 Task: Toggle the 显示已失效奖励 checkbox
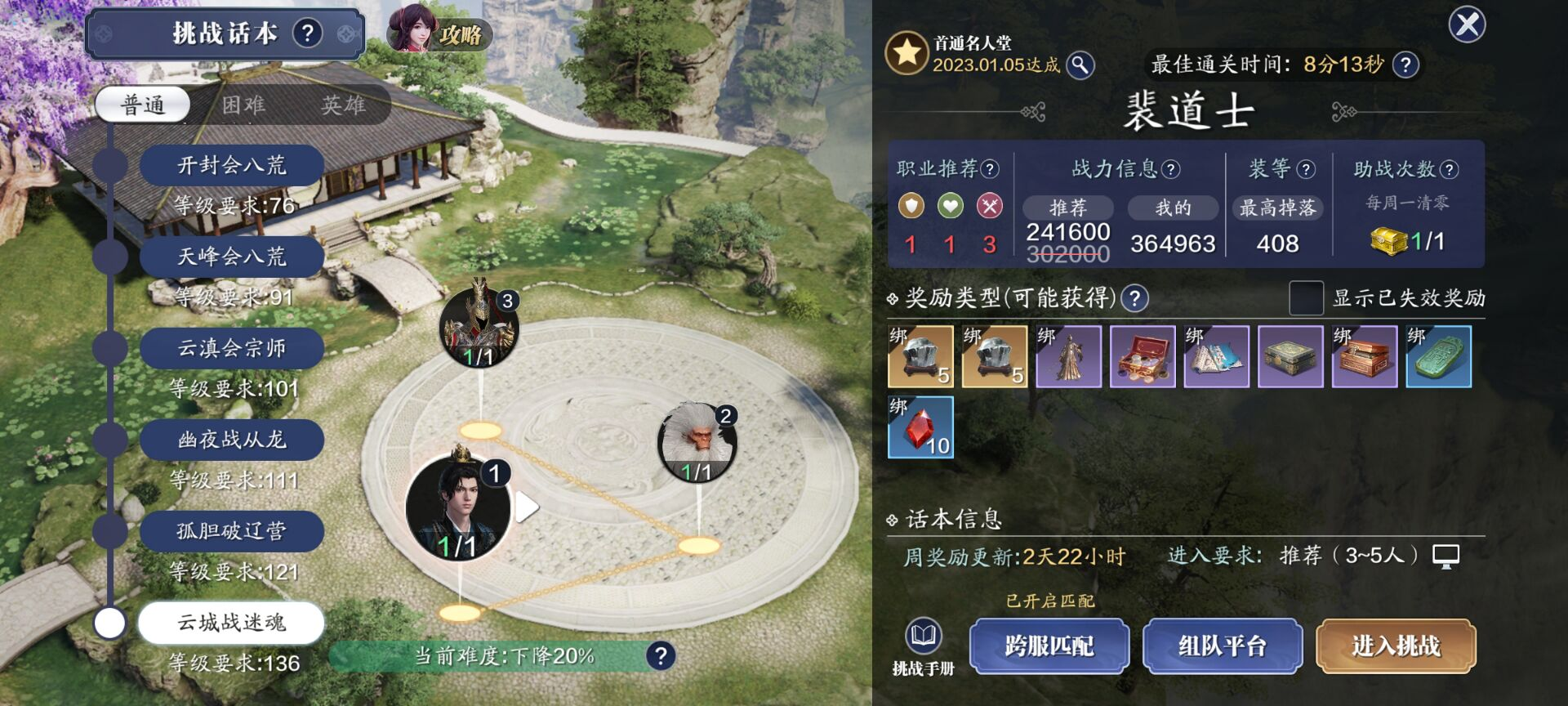pos(1306,297)
